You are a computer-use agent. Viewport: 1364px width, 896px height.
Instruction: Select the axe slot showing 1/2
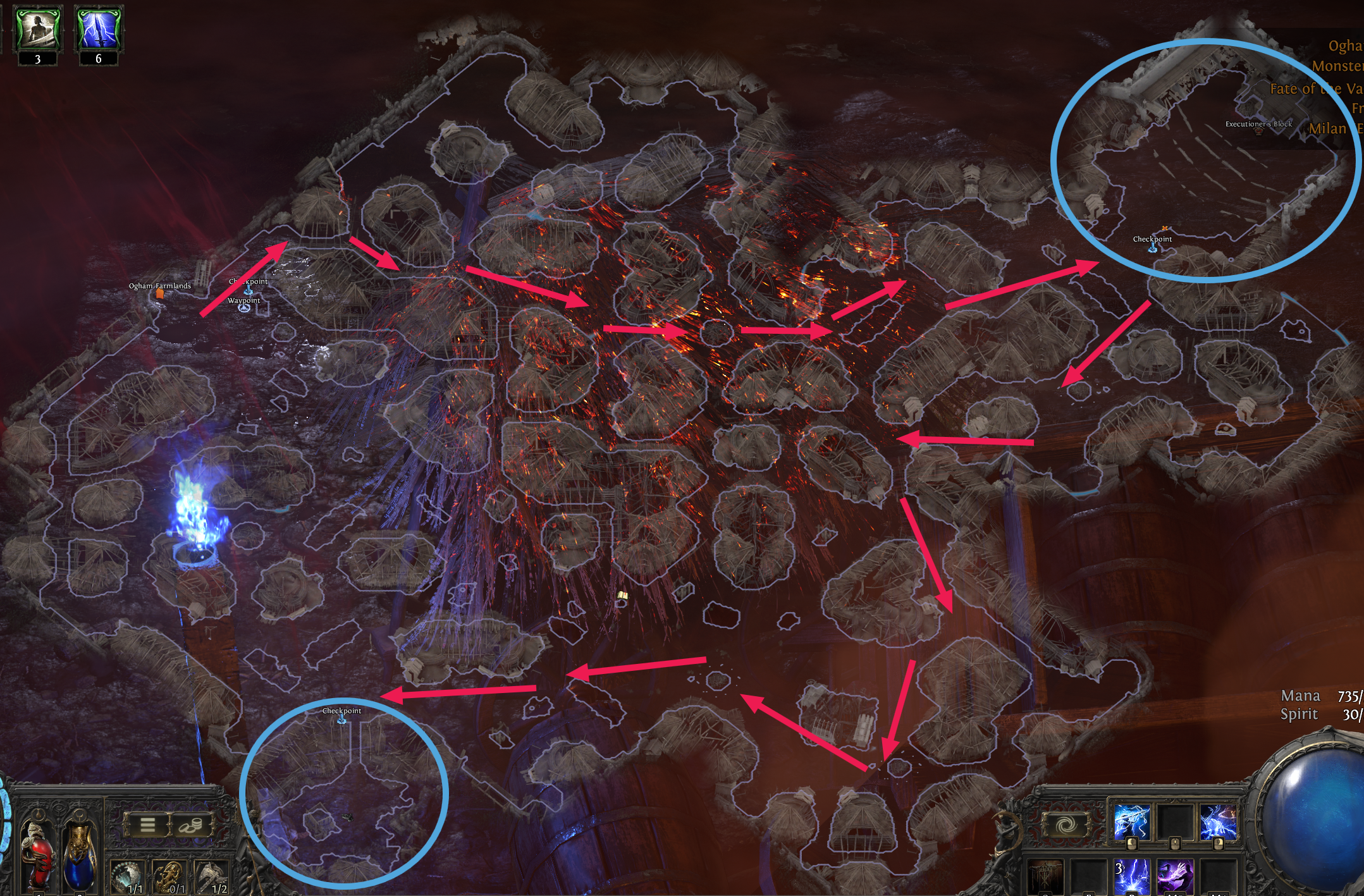point(211,879)
